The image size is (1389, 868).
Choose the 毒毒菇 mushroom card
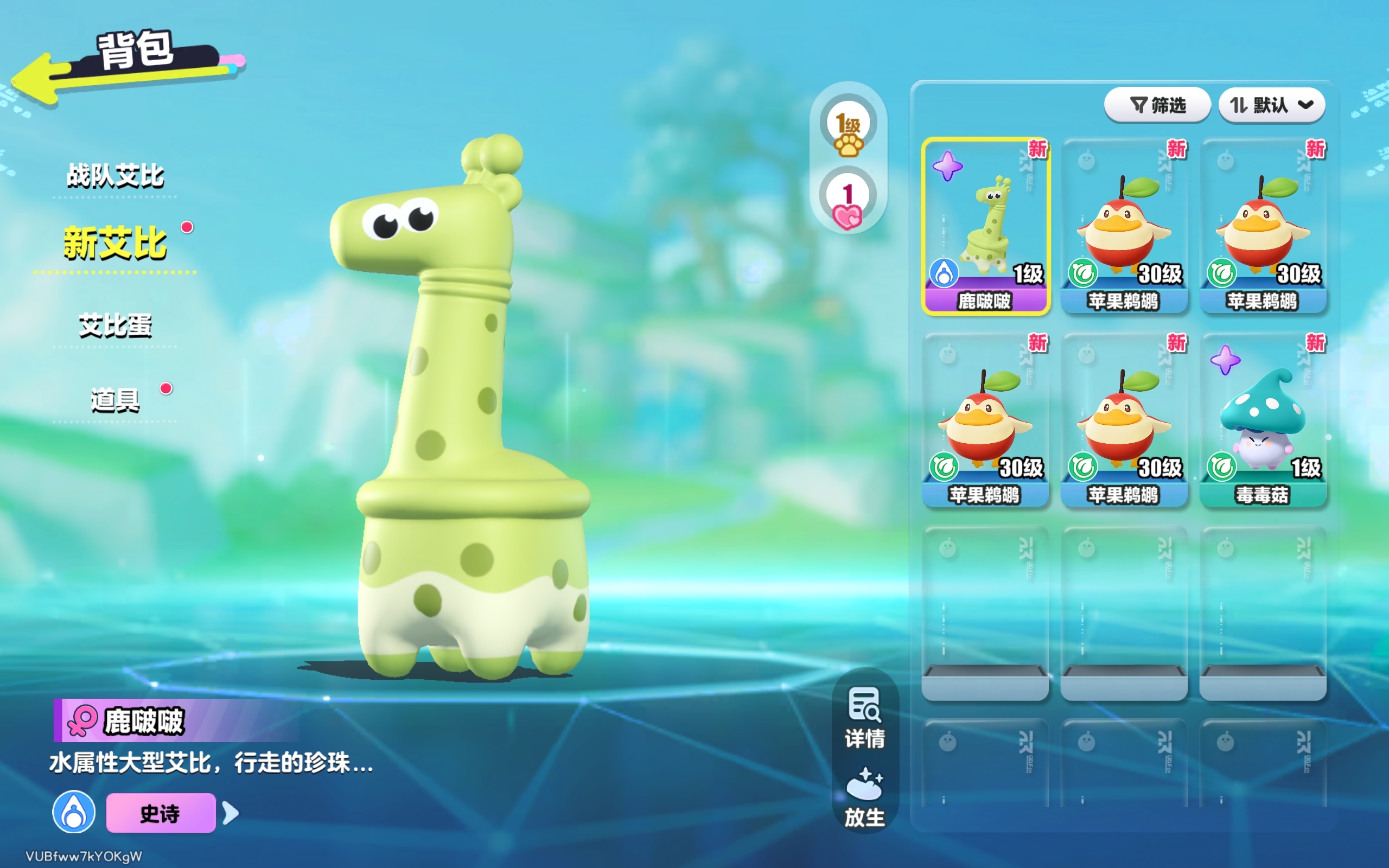[x=1263, y=421]
